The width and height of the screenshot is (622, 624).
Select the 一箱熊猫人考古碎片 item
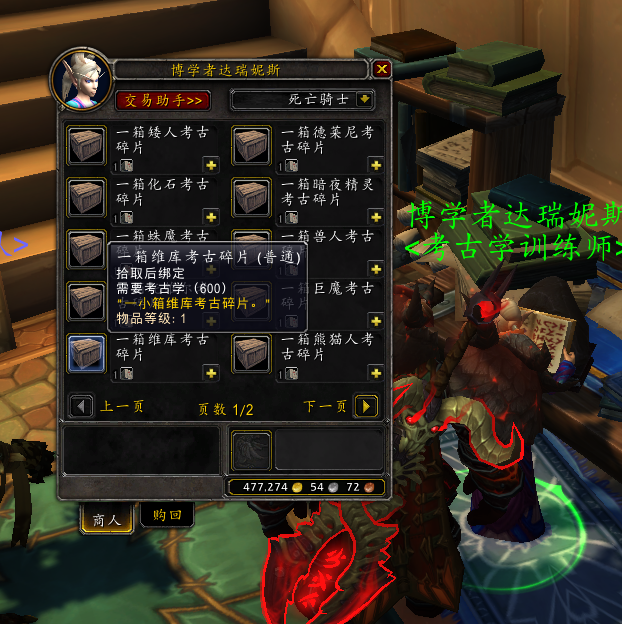click(x=252, y=354)
